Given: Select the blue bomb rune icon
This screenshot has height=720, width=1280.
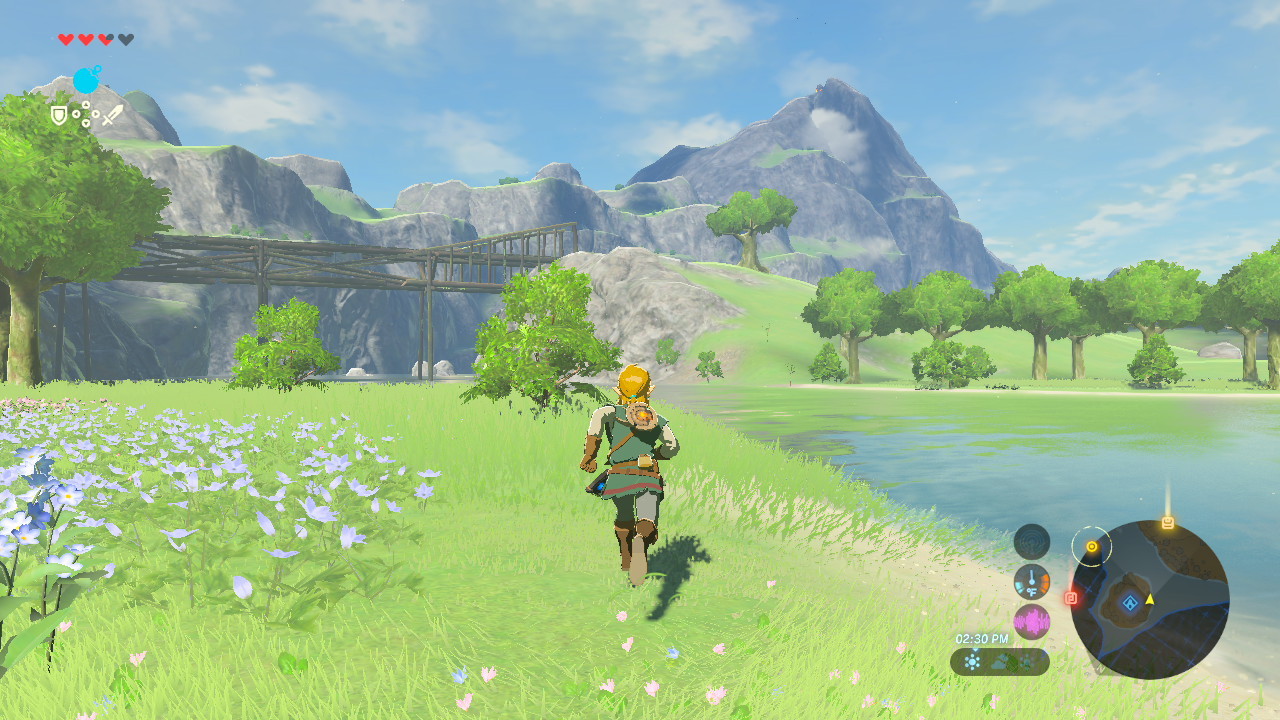Looking at the screenshot, I should coord(87,80).
